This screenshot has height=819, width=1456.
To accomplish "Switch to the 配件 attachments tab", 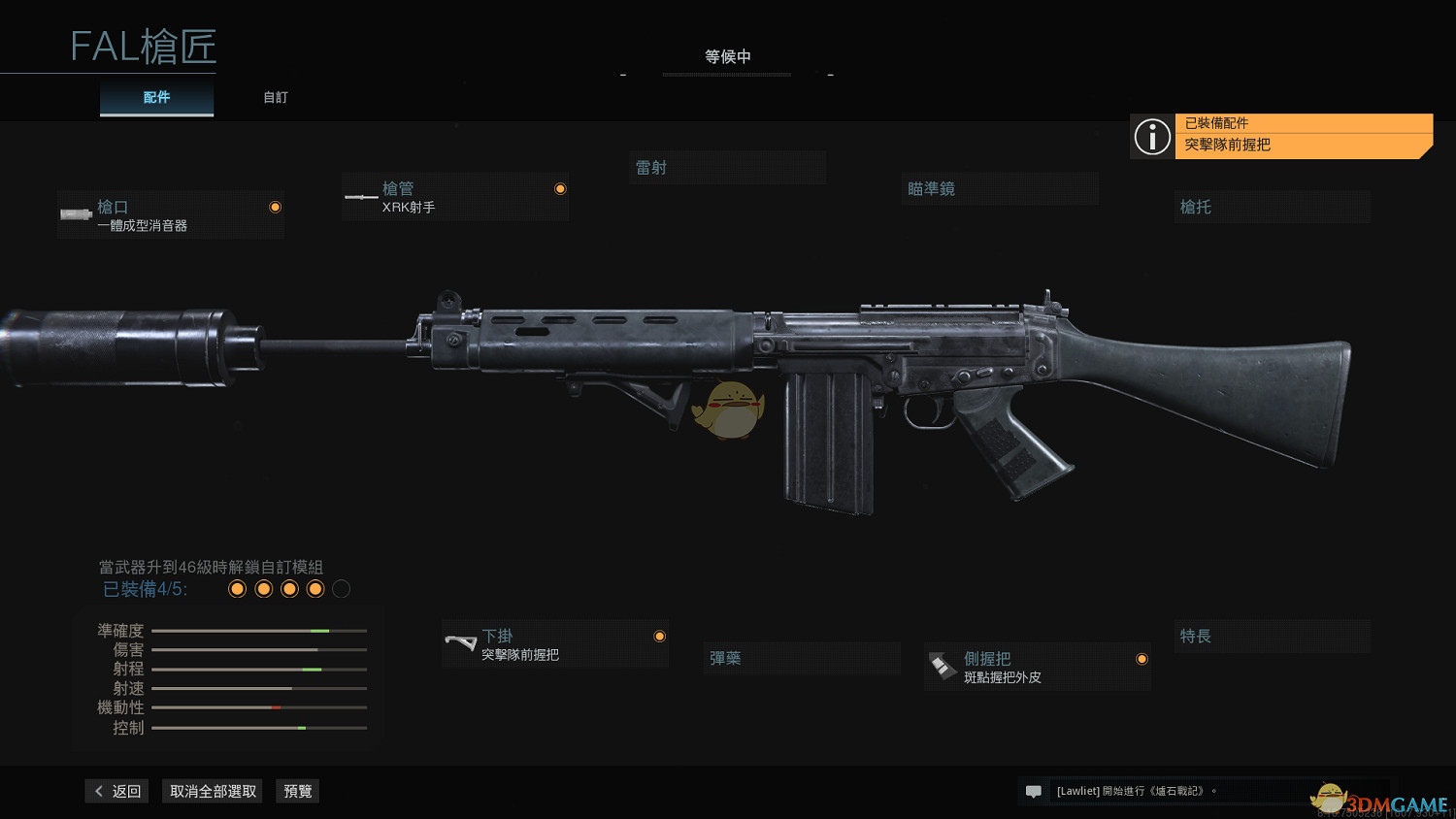I will (x=156, y=98).
